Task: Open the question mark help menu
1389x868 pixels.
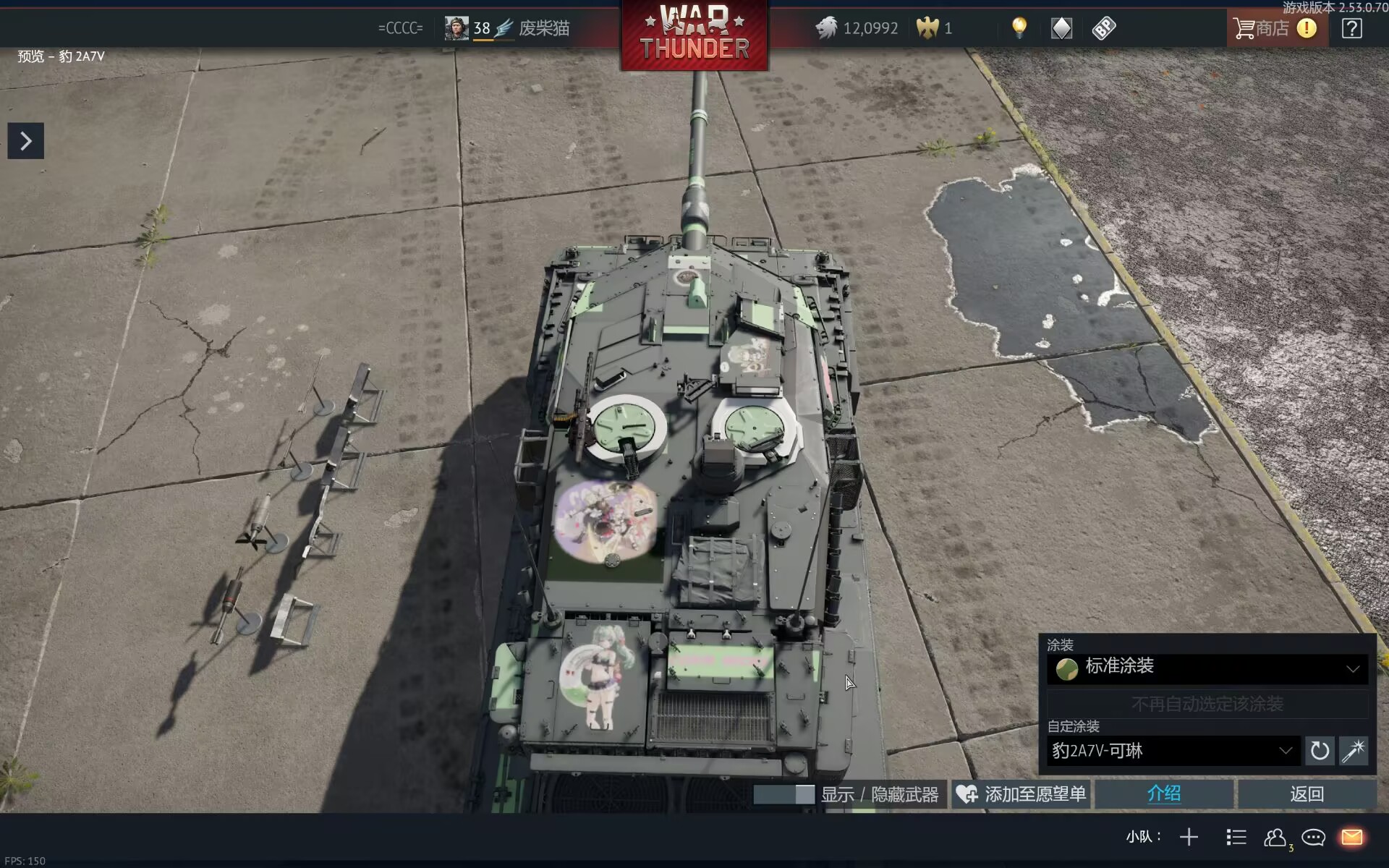Action: (1351, 28)
